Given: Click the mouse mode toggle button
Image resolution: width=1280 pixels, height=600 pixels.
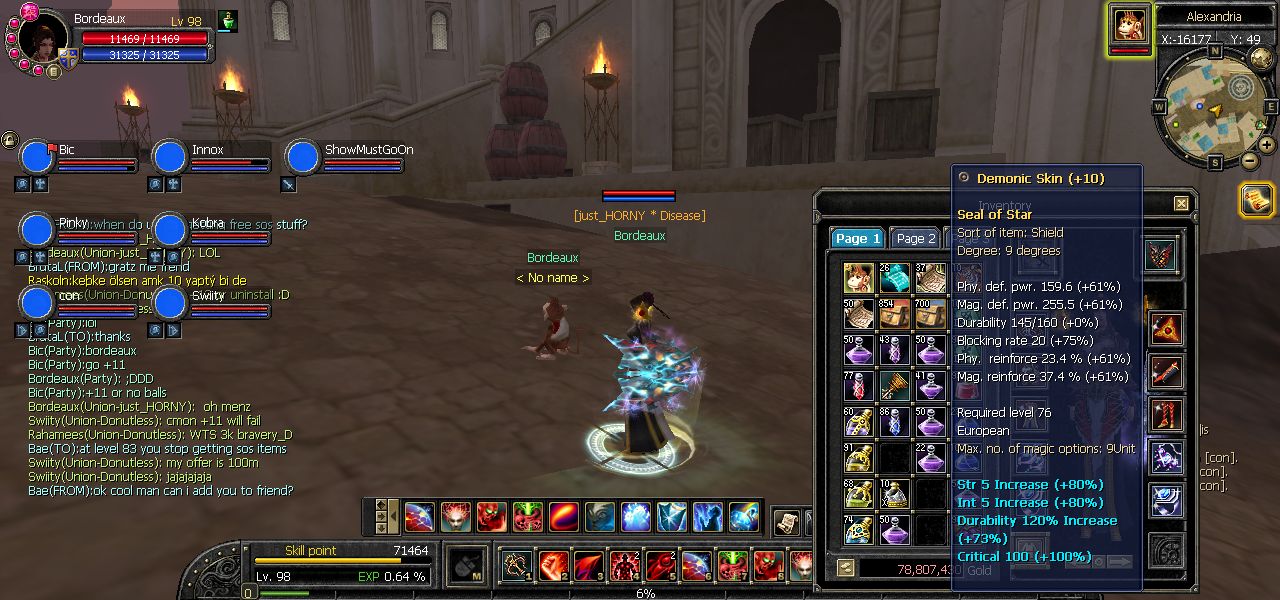Looking at the screenshot, I should 465,566.
